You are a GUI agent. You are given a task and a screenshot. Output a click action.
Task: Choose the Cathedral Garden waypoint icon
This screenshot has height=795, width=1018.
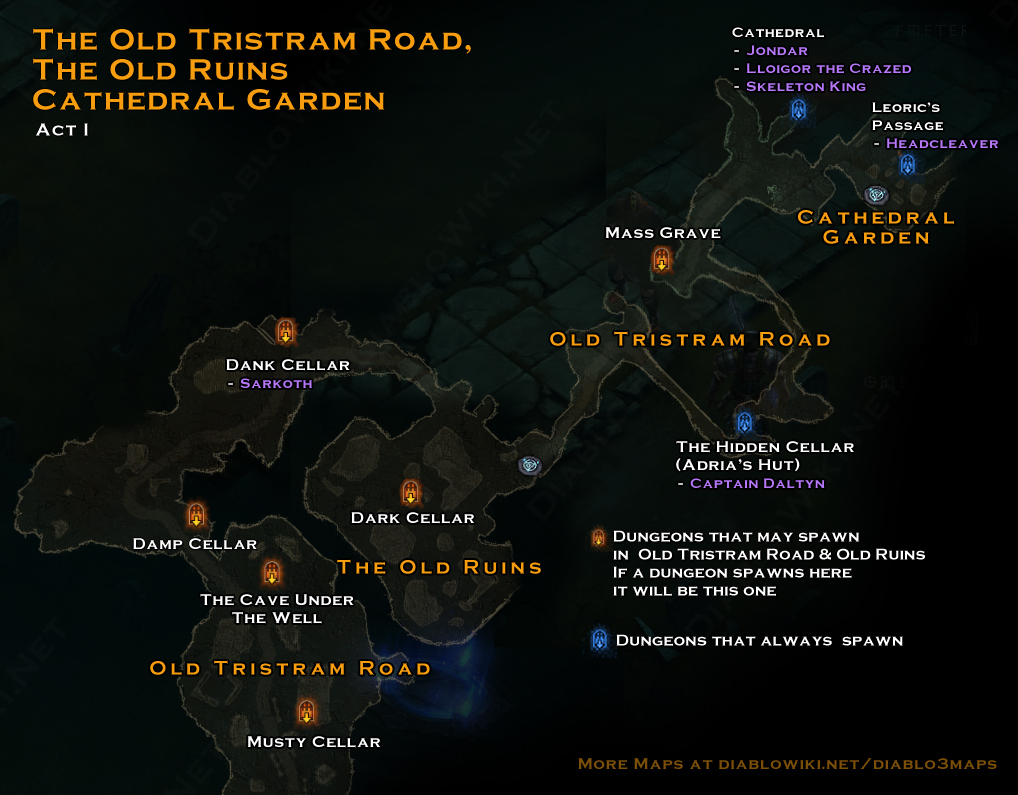pos(877,195)
